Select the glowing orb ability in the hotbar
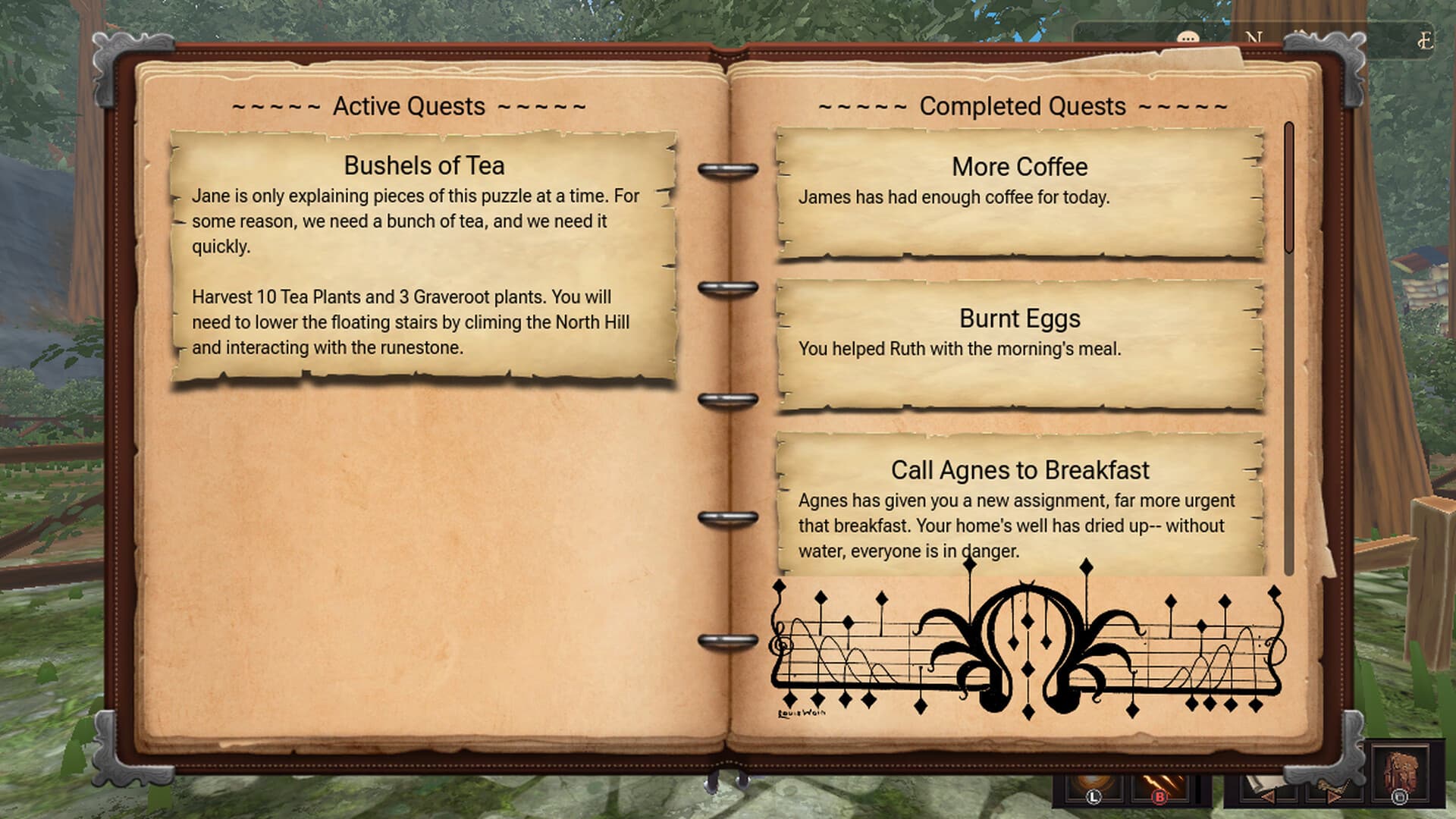 [1090, 781]
